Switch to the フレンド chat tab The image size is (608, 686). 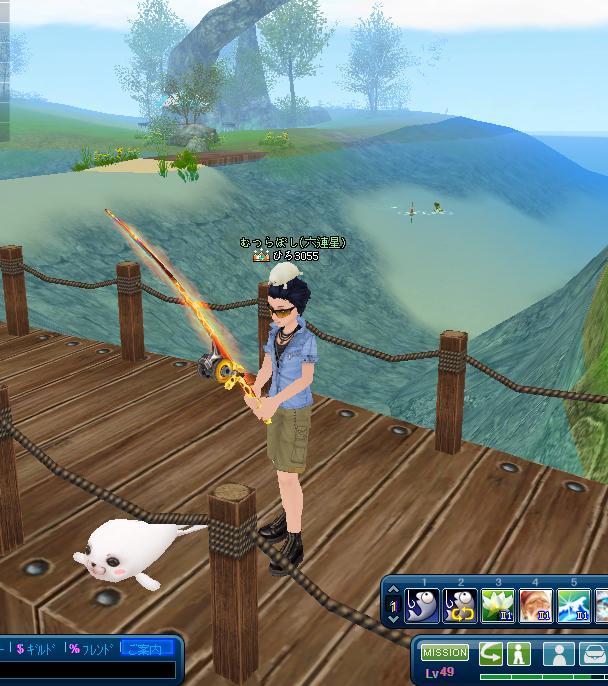(91, 649)
